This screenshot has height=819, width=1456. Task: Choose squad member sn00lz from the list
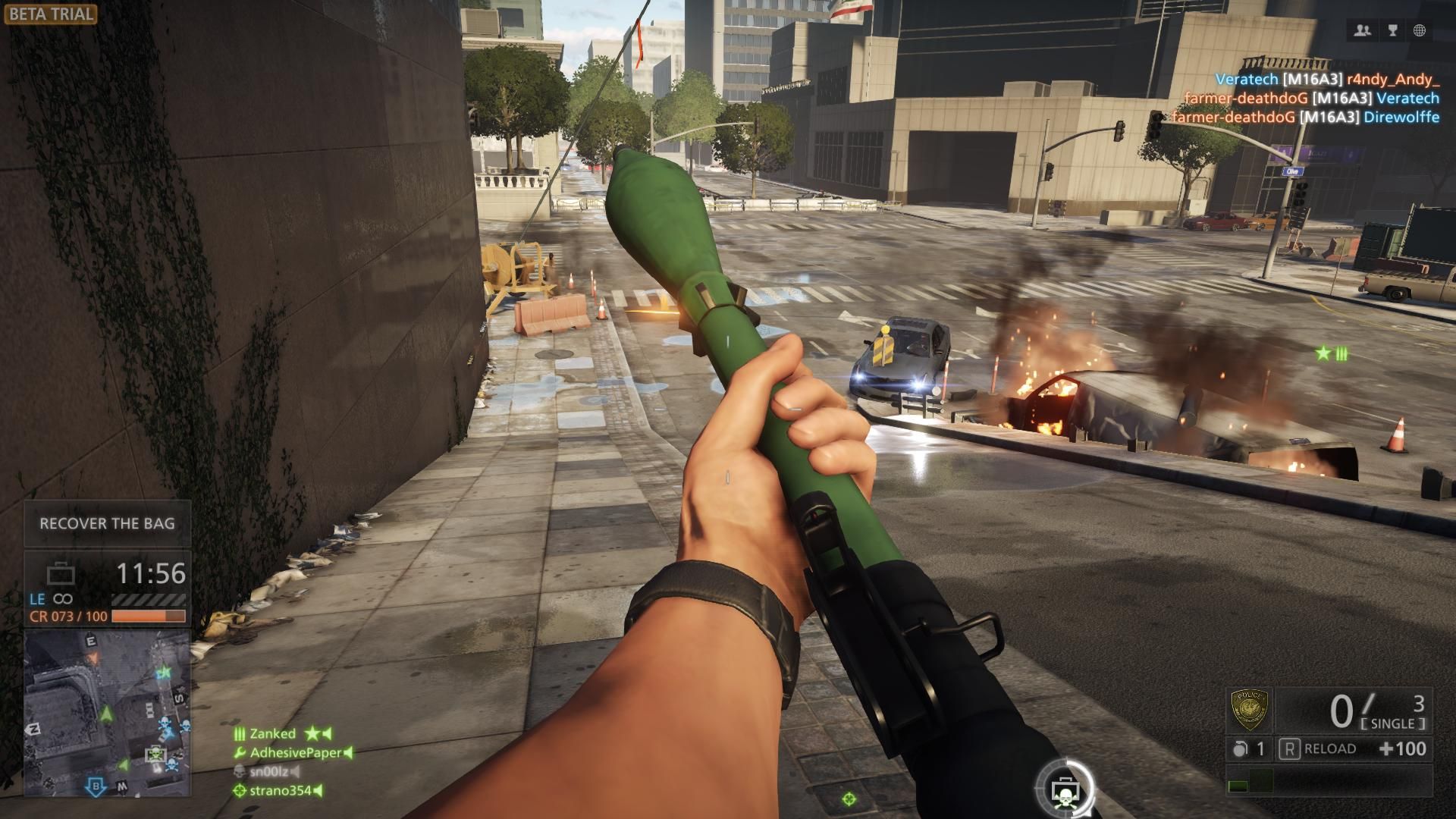click(269, 771)
